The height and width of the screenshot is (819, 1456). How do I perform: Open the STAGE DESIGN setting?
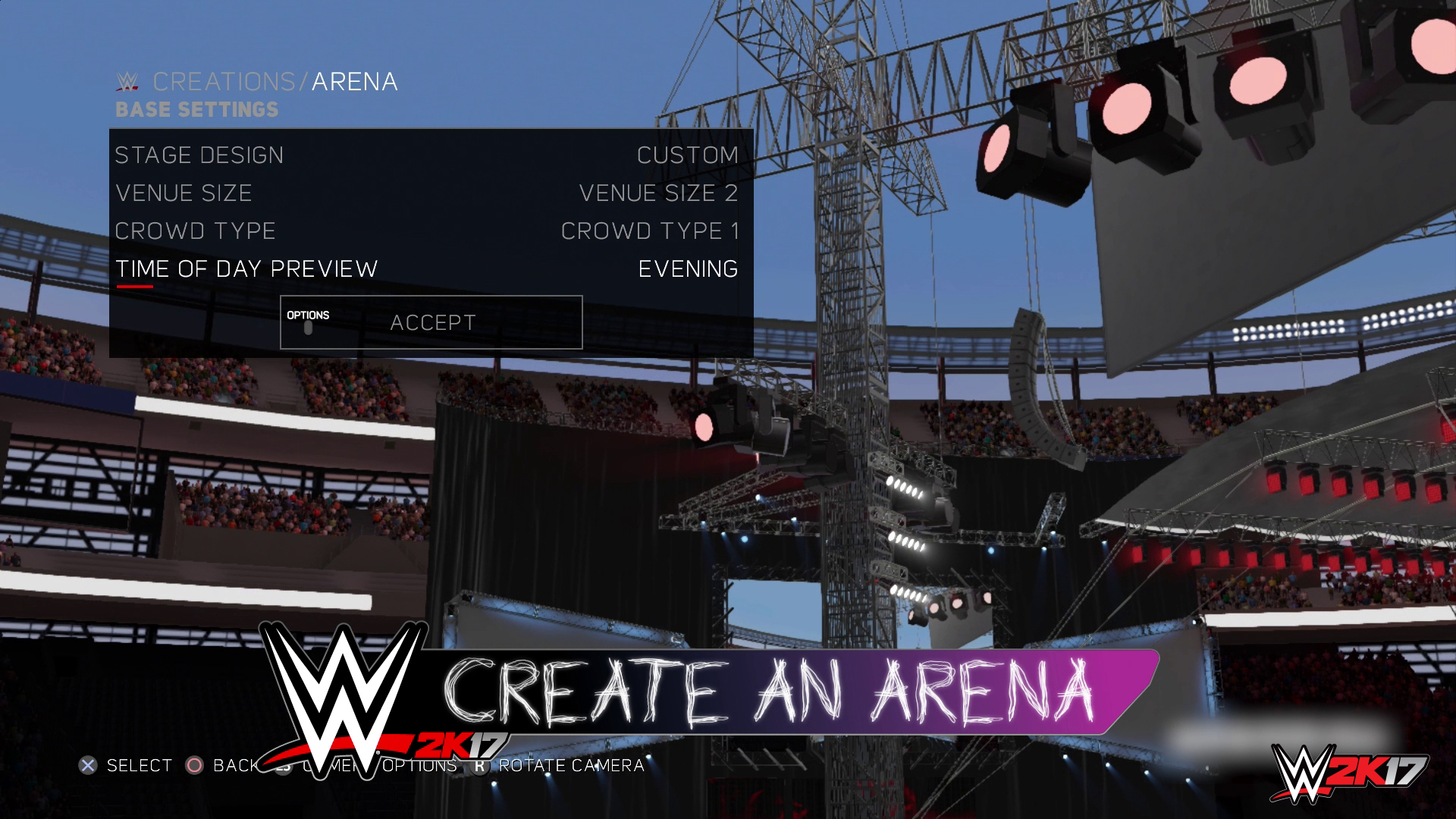pyautogui.click(x=199, y=155)
